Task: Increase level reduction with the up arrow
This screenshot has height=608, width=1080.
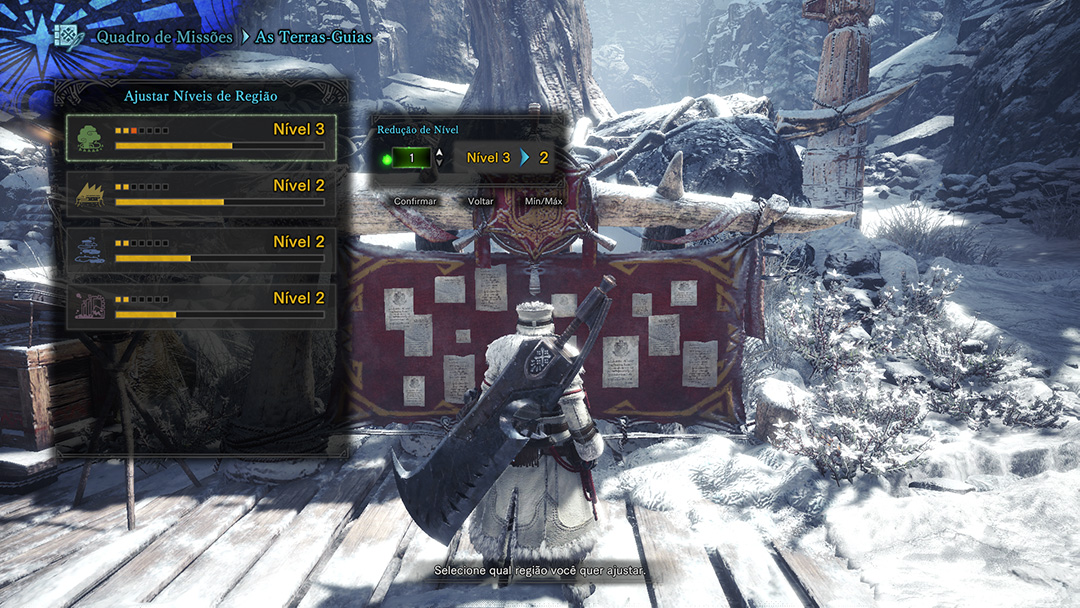Action: click(x=439, y=152)
